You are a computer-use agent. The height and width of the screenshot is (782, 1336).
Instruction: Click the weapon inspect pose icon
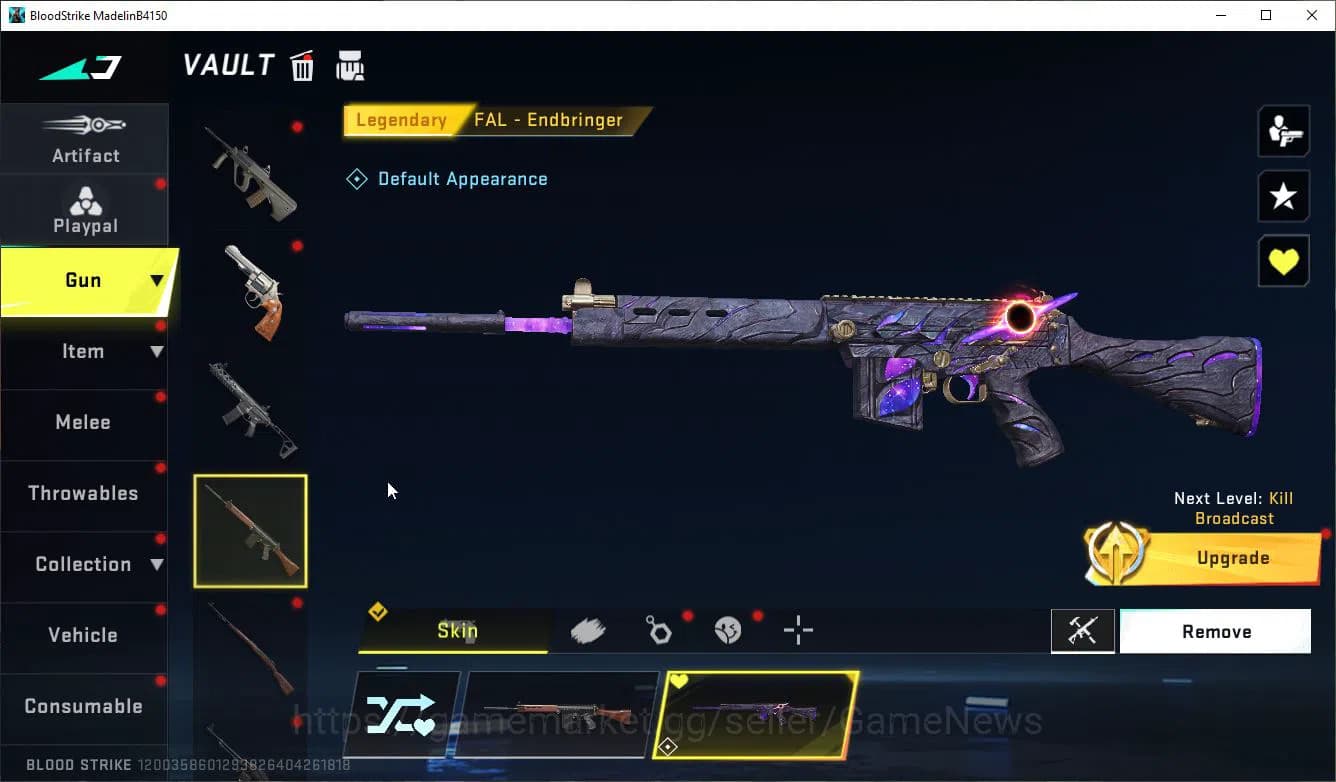pos(1283,131)
